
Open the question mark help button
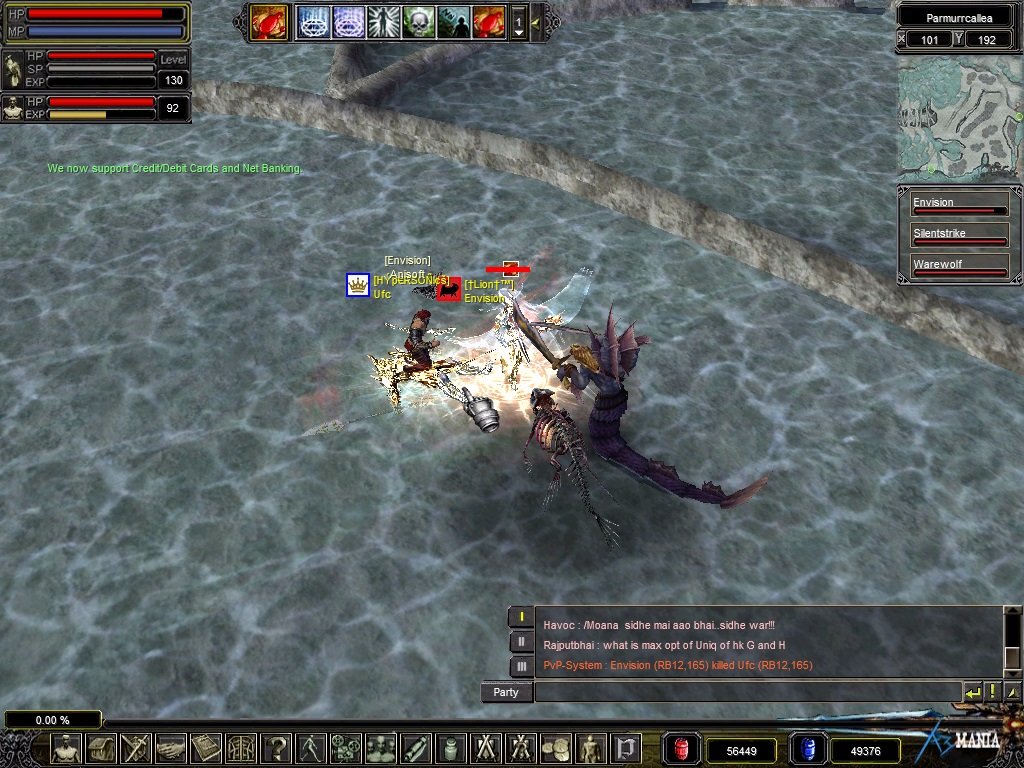tap(277, 747)
